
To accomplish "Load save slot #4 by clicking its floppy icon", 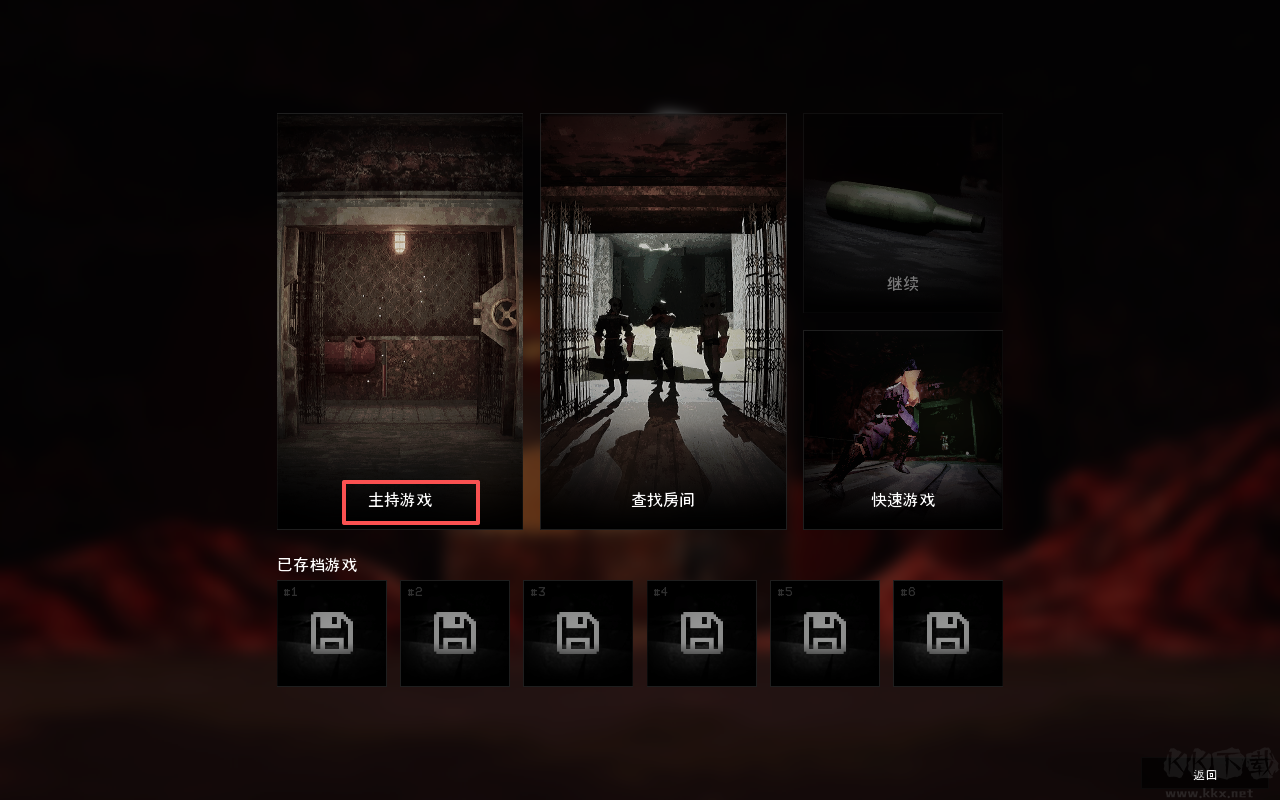I will click(x=701, y=633).
